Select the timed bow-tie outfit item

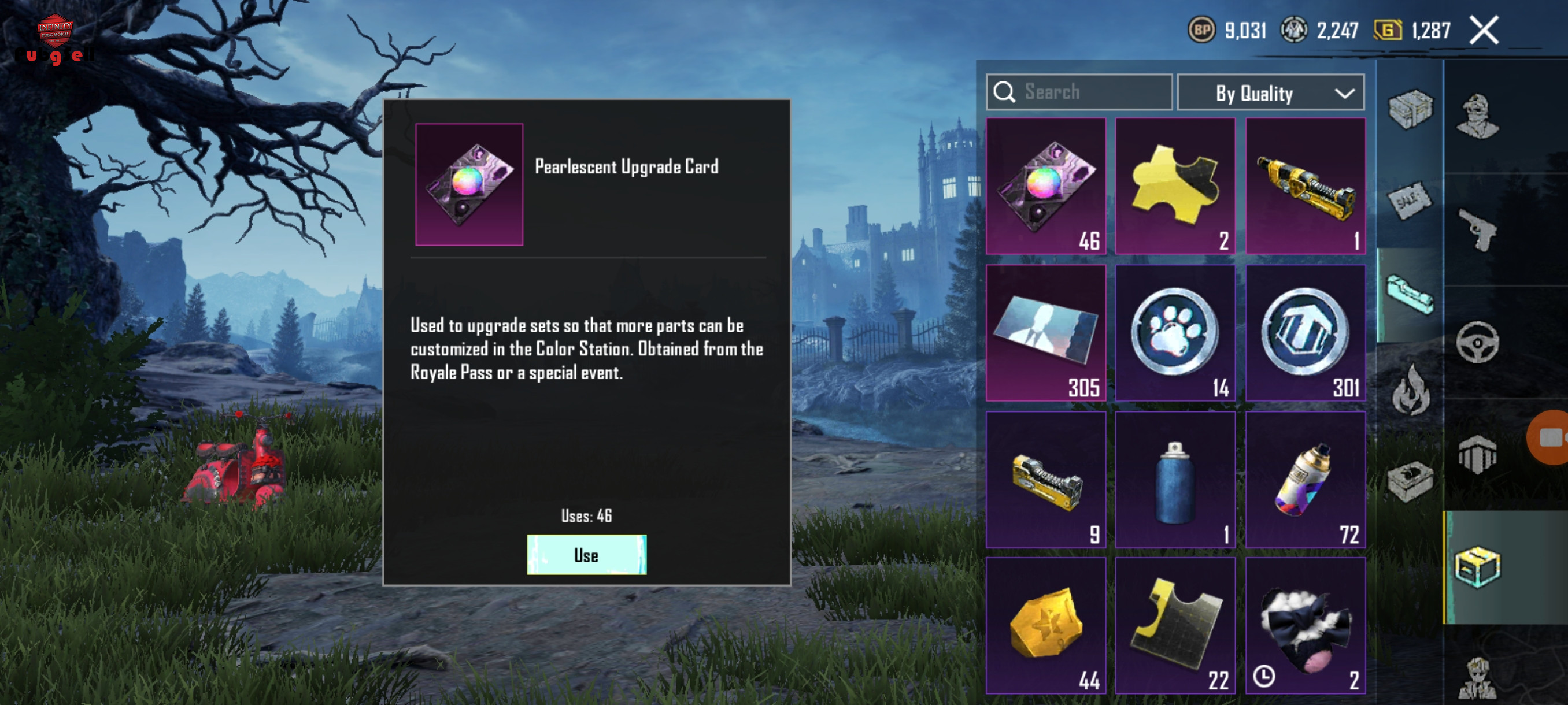(1304, 625)
